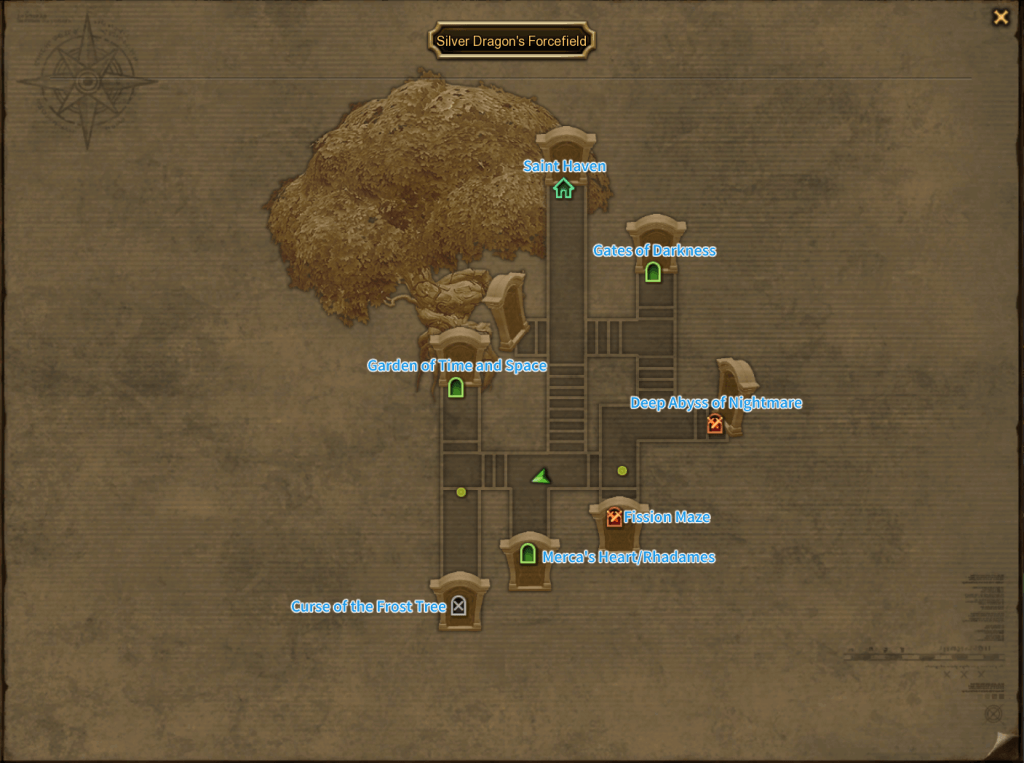Click the Silver Dragon's Forcefield title plate
The width and height of the screenshot is (1024, 763).
tap(512, 42)
